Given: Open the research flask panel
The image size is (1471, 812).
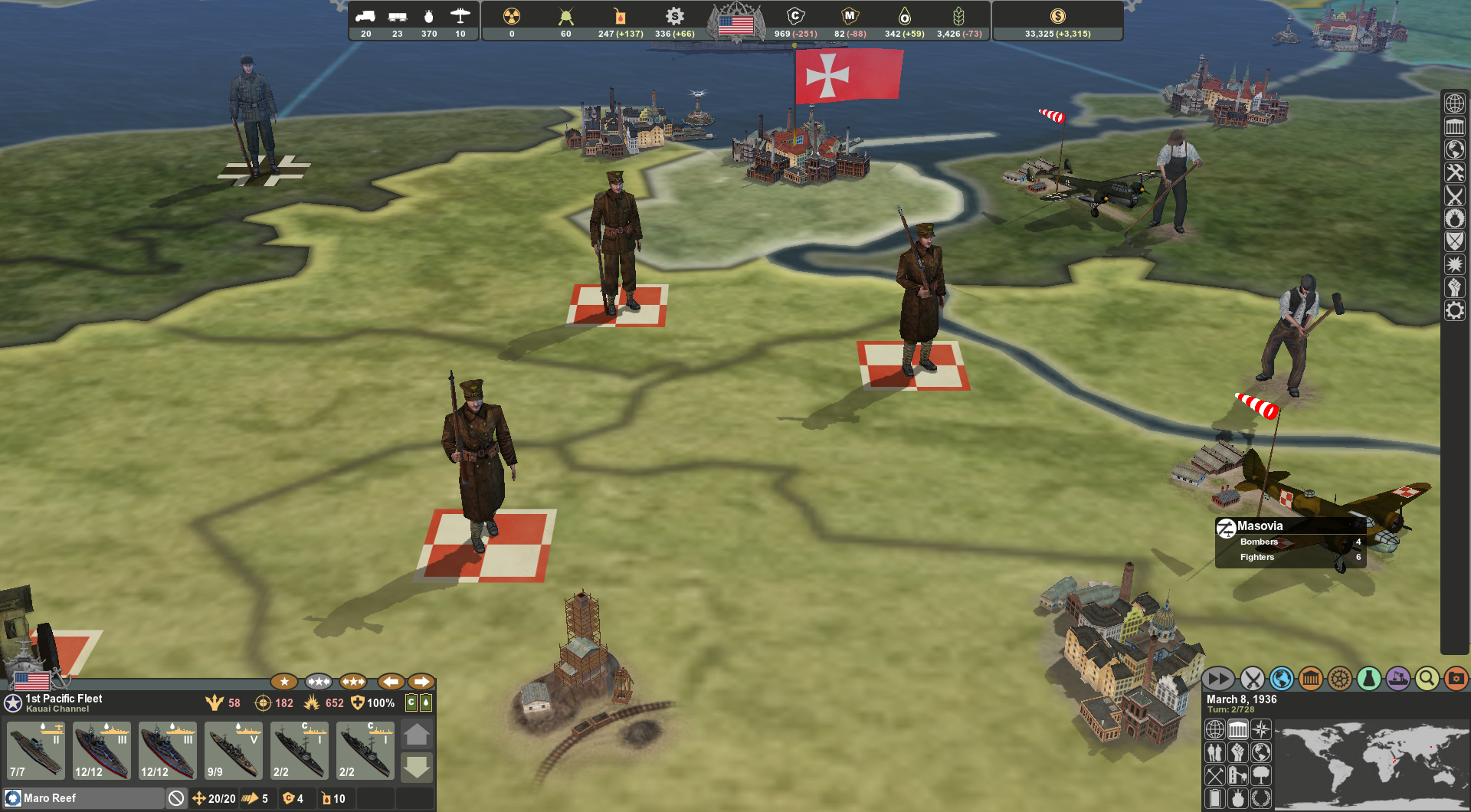Looking at the screenshot, I should [x=1369, y=678].
